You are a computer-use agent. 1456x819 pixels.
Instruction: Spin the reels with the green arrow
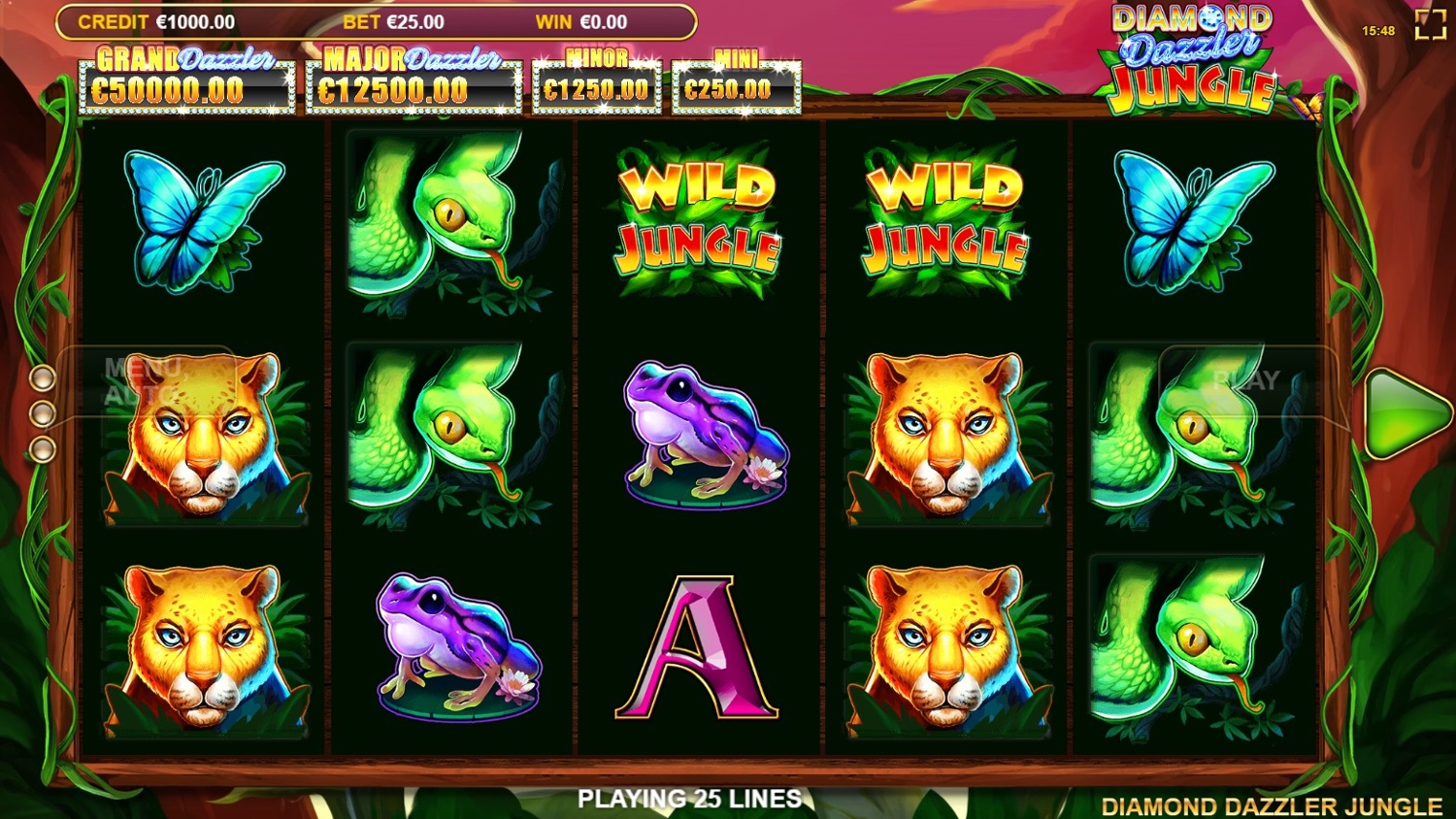1405,412
